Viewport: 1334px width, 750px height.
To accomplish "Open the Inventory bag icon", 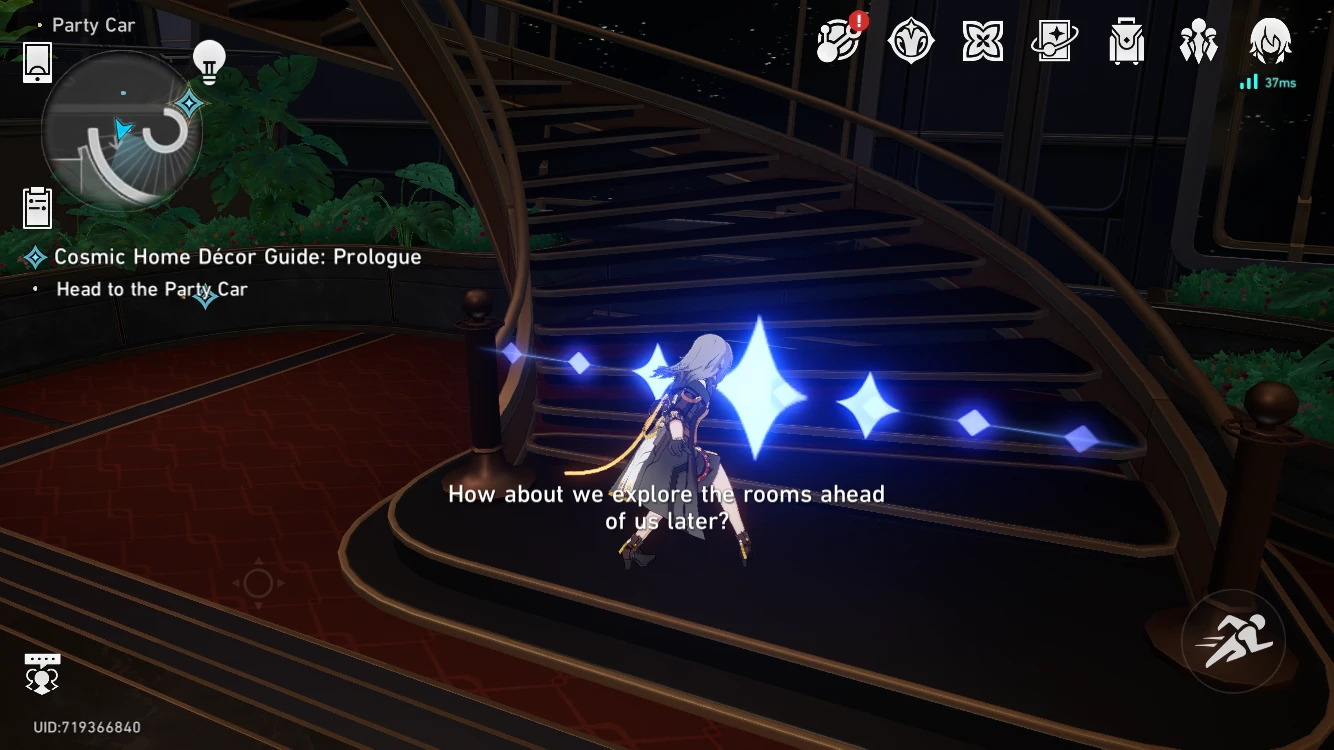I will coord(1126,41).
